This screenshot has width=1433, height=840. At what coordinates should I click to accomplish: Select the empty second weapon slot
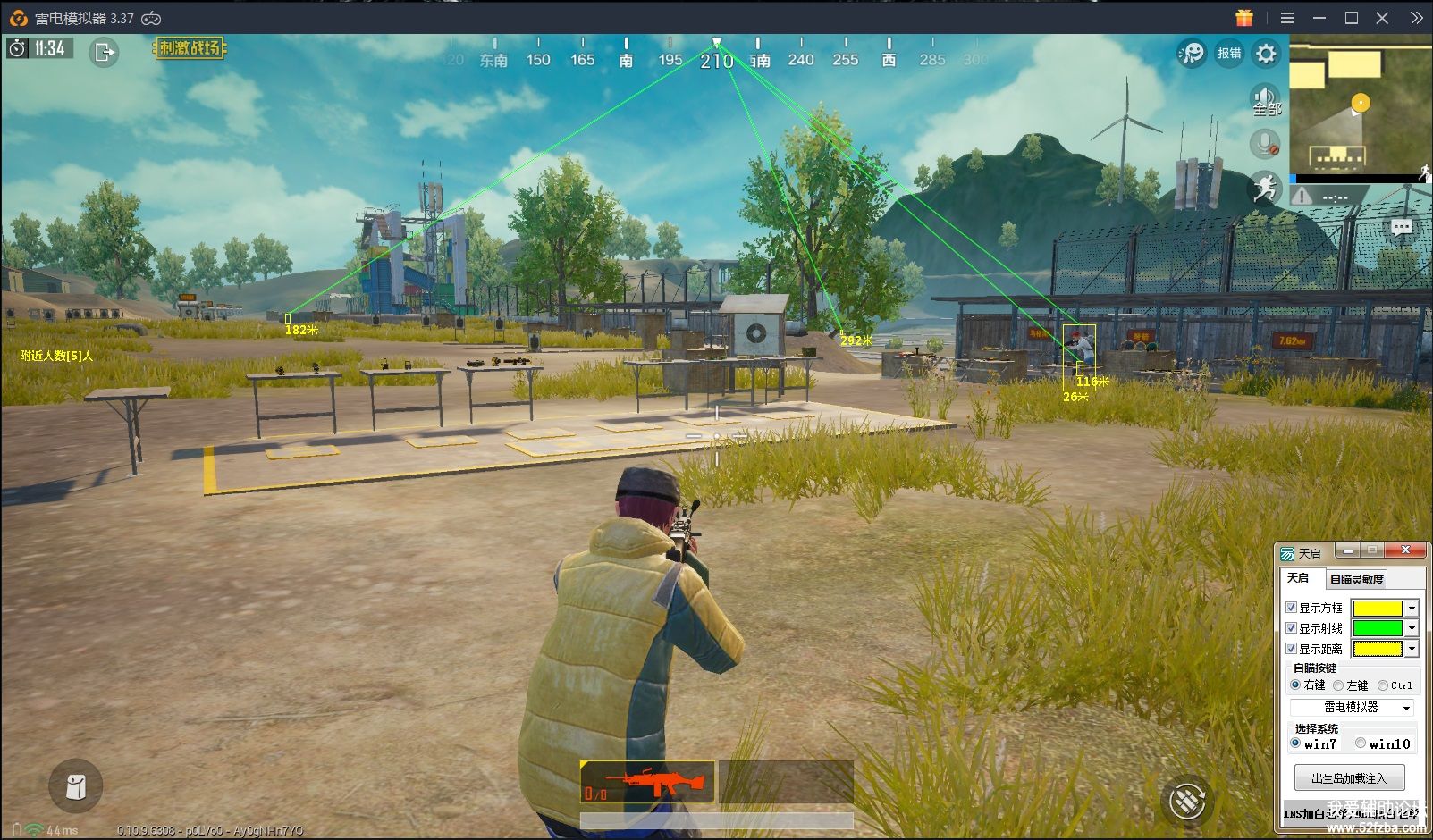(x=786, y=782)
